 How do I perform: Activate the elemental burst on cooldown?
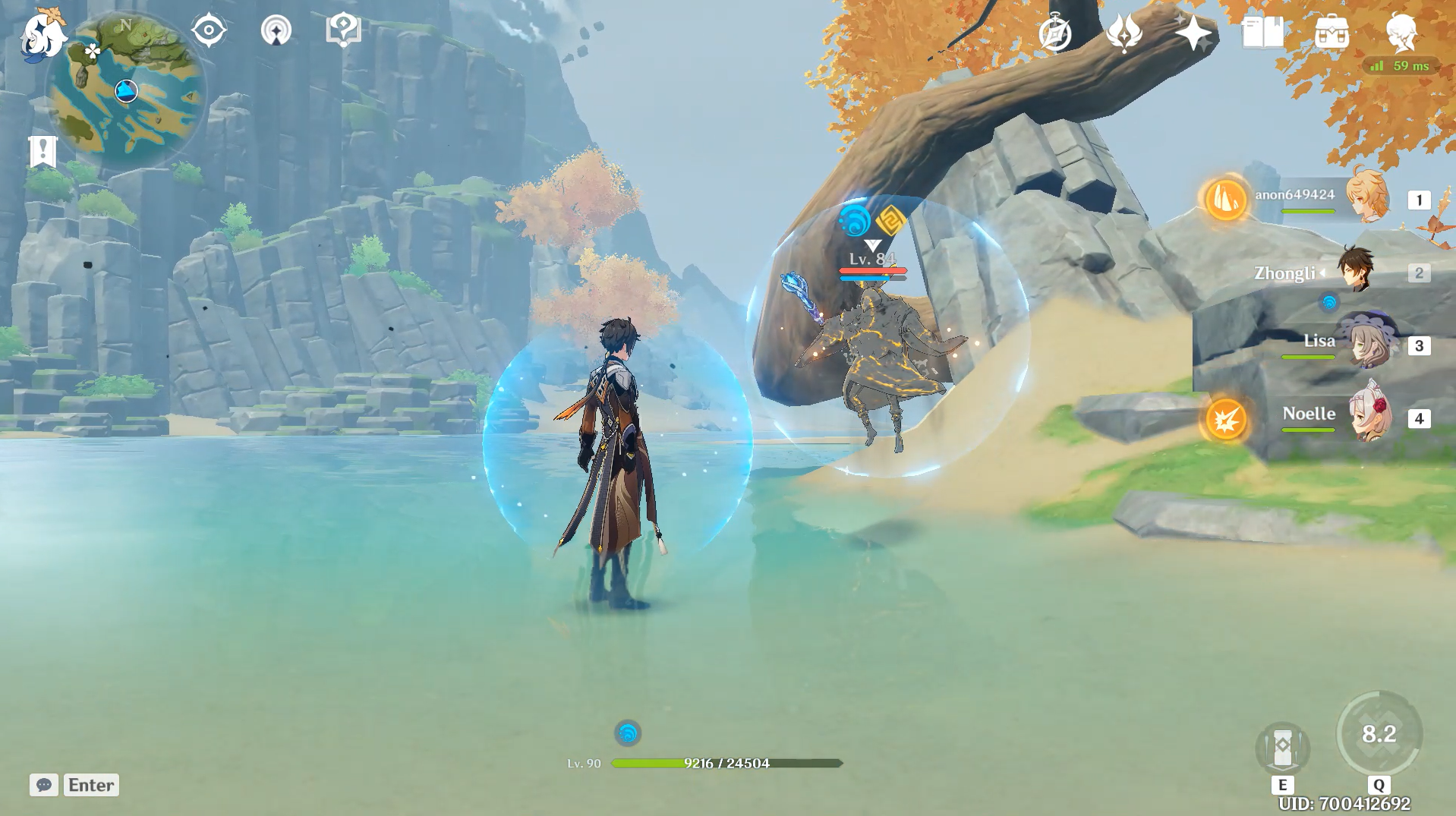click(x=1379, y=734)
